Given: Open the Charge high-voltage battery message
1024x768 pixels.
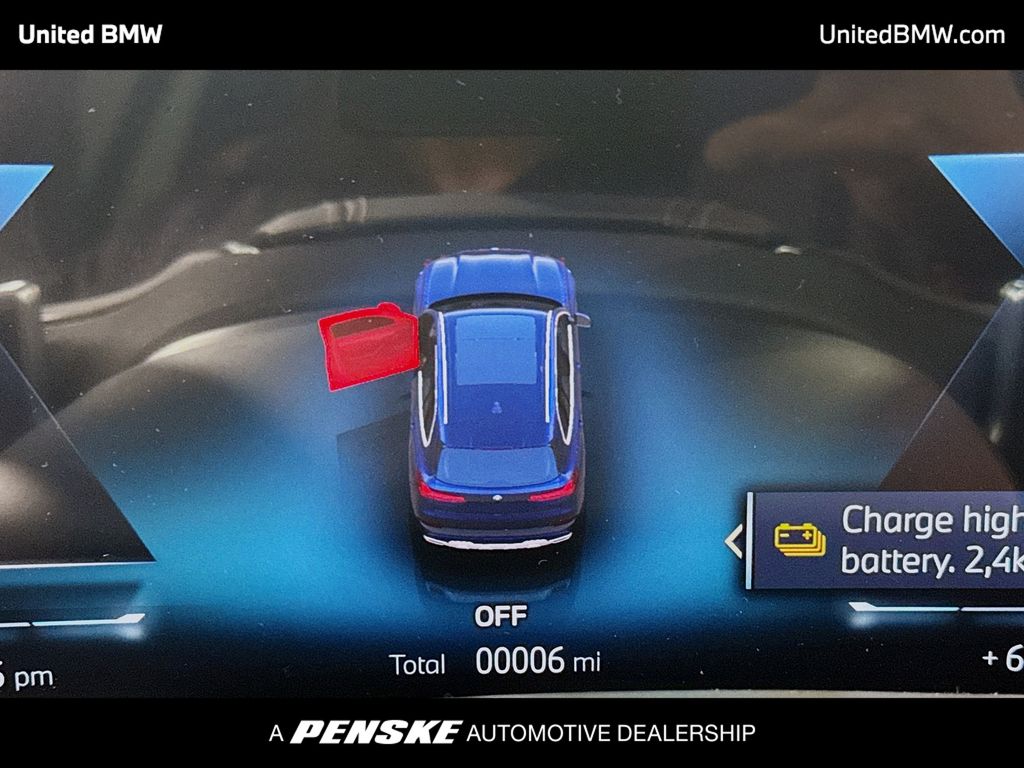Looking at the screenshot, I should (x=930, y=540).
